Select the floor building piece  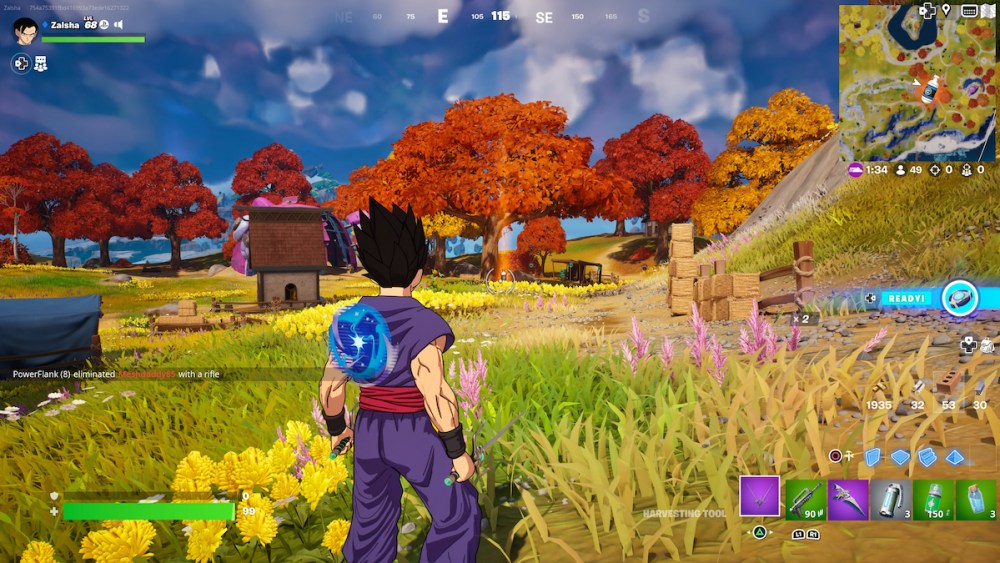[900, 457]
